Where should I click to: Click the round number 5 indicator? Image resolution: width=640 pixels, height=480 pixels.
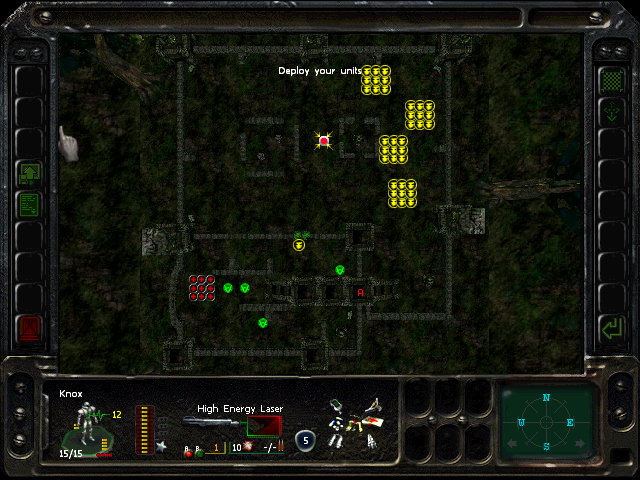click(305, 438)
